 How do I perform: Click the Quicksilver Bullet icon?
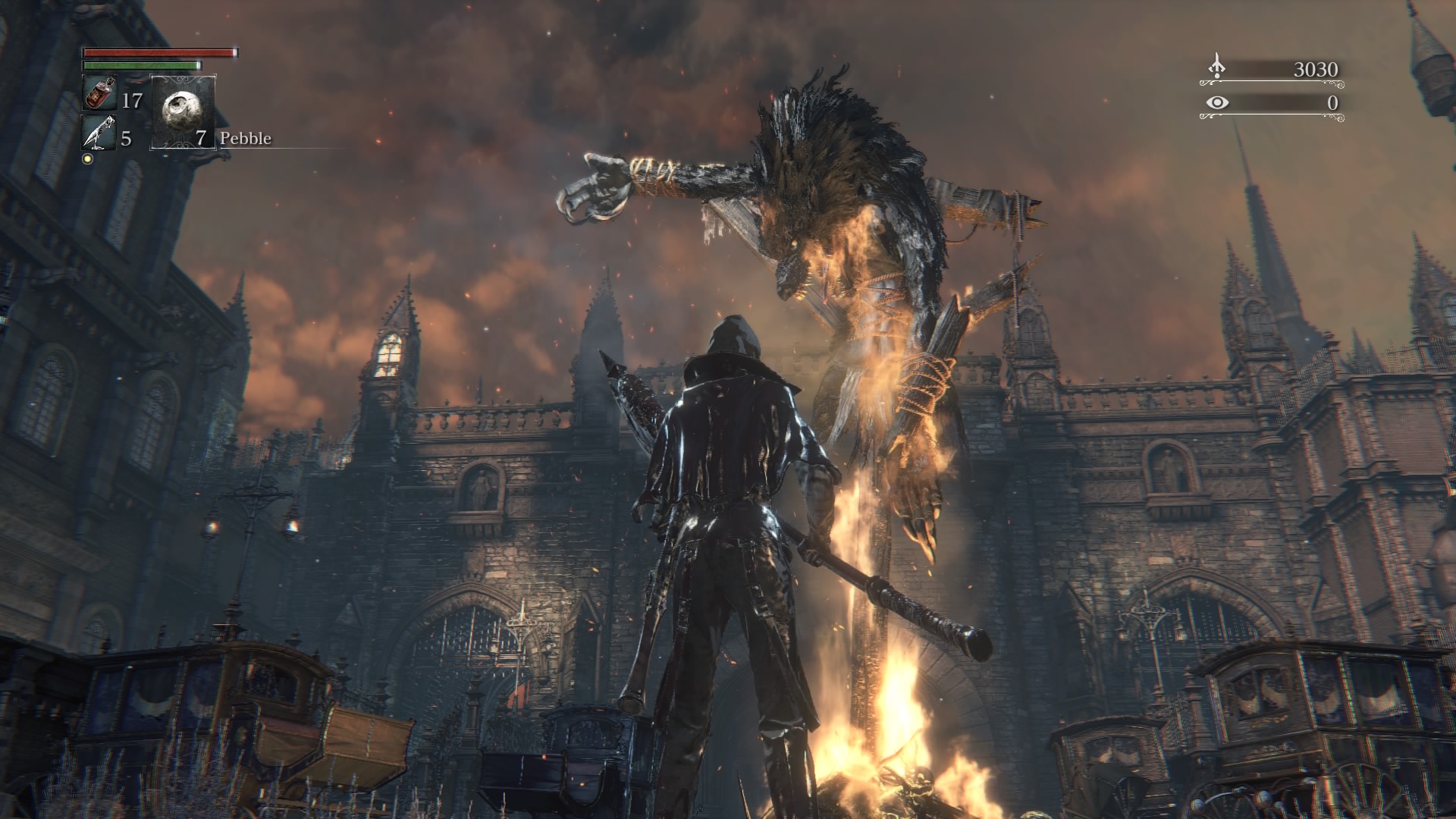(x=99, y=133)
